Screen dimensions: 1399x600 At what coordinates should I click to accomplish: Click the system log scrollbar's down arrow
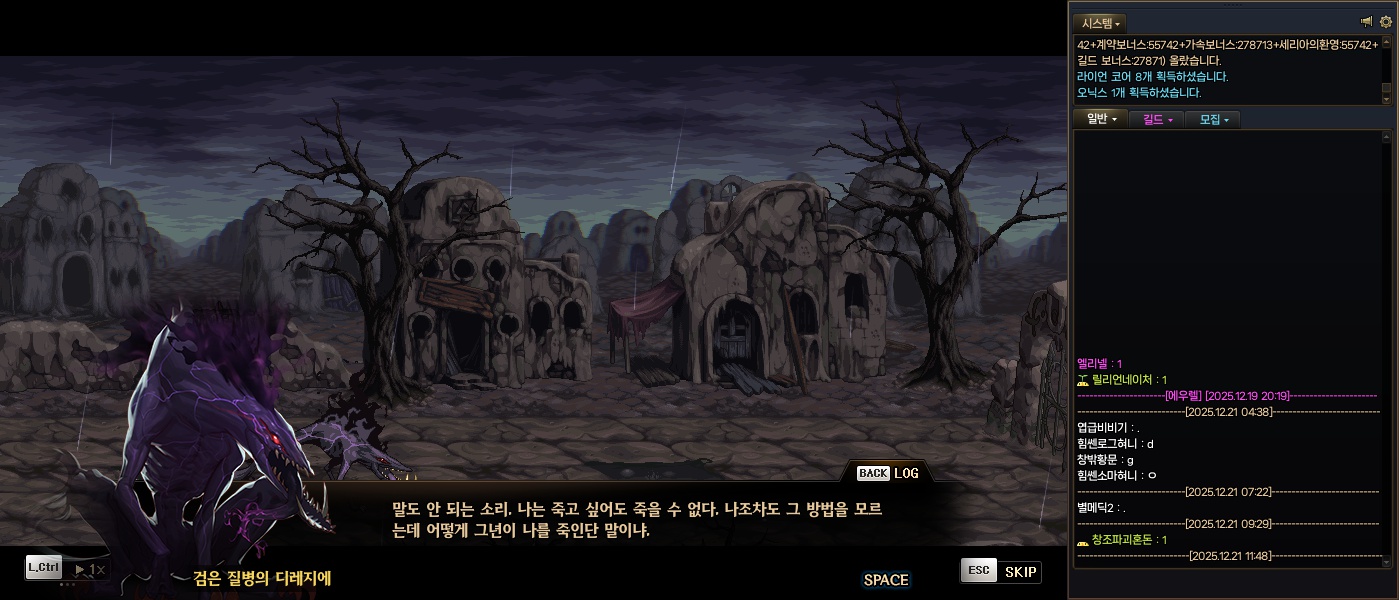(1386, 97)
